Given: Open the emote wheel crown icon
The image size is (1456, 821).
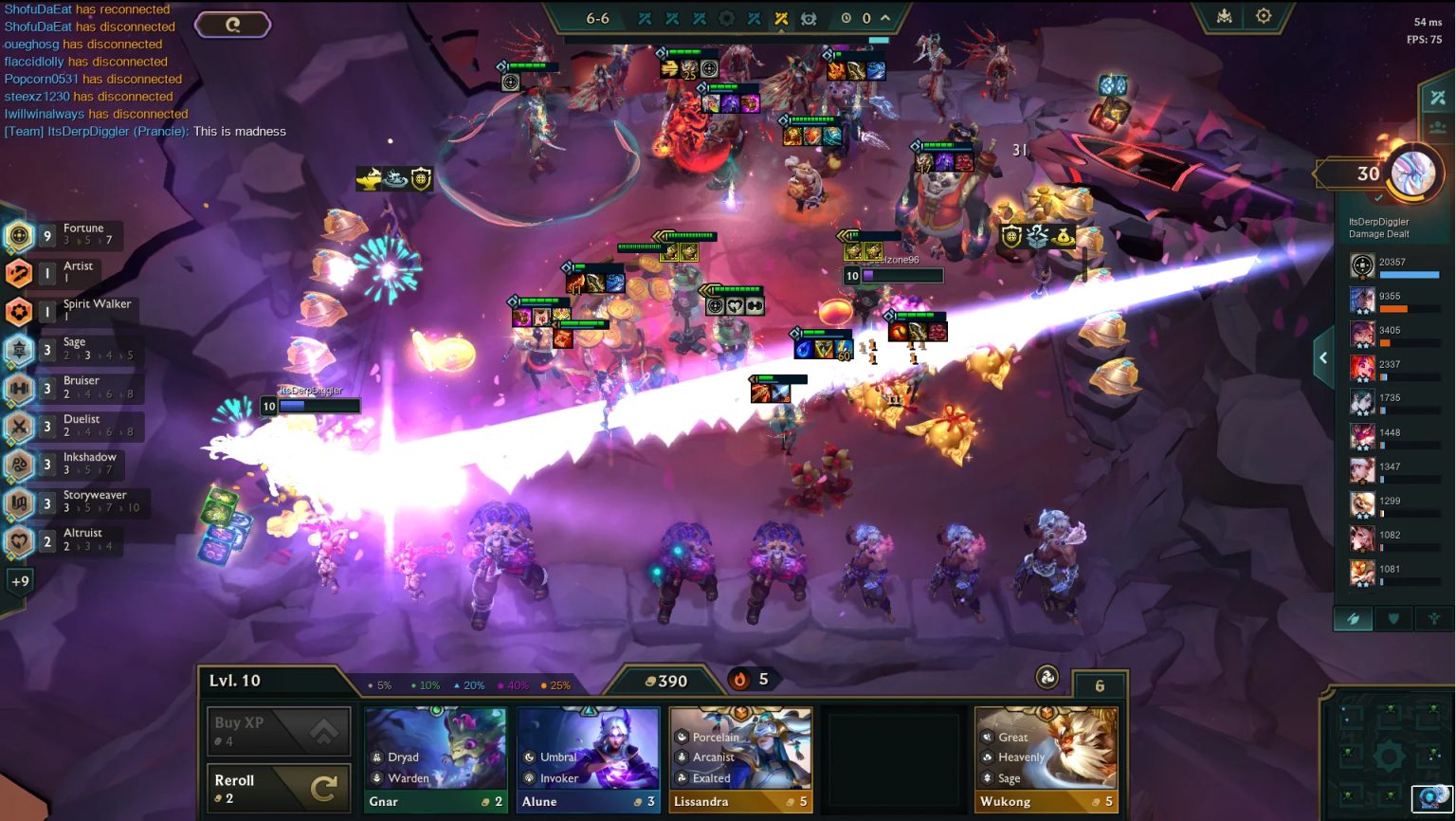Looking at the screenshot, I should 1226,16.
